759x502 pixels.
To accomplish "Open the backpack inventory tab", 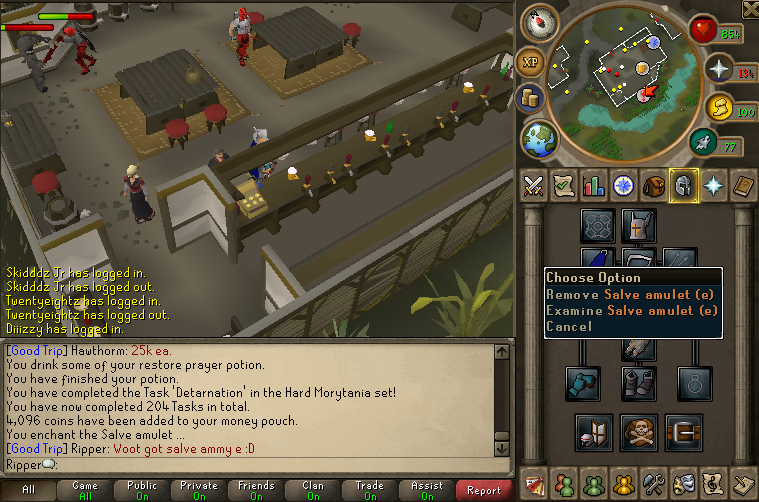I will [x=654, y=185].
